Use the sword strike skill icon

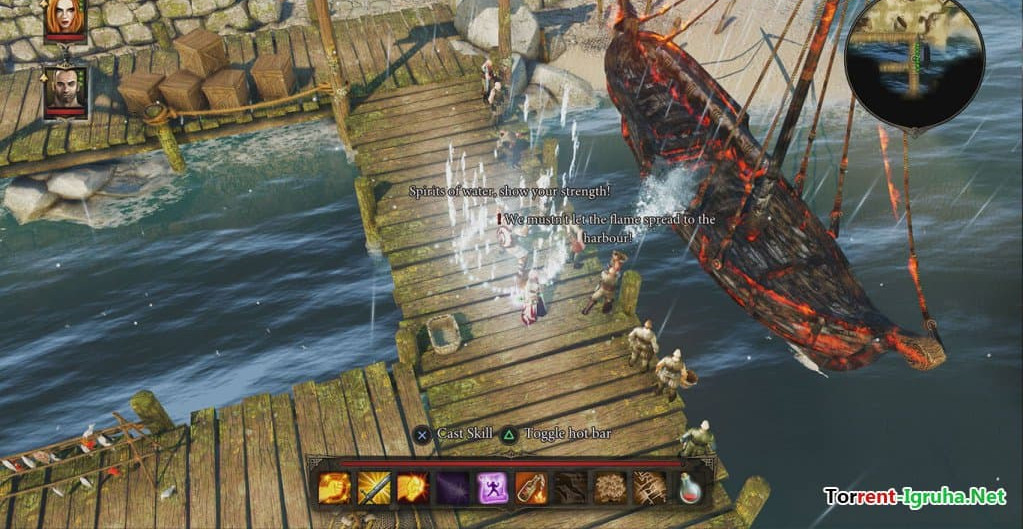pos(373,487)
